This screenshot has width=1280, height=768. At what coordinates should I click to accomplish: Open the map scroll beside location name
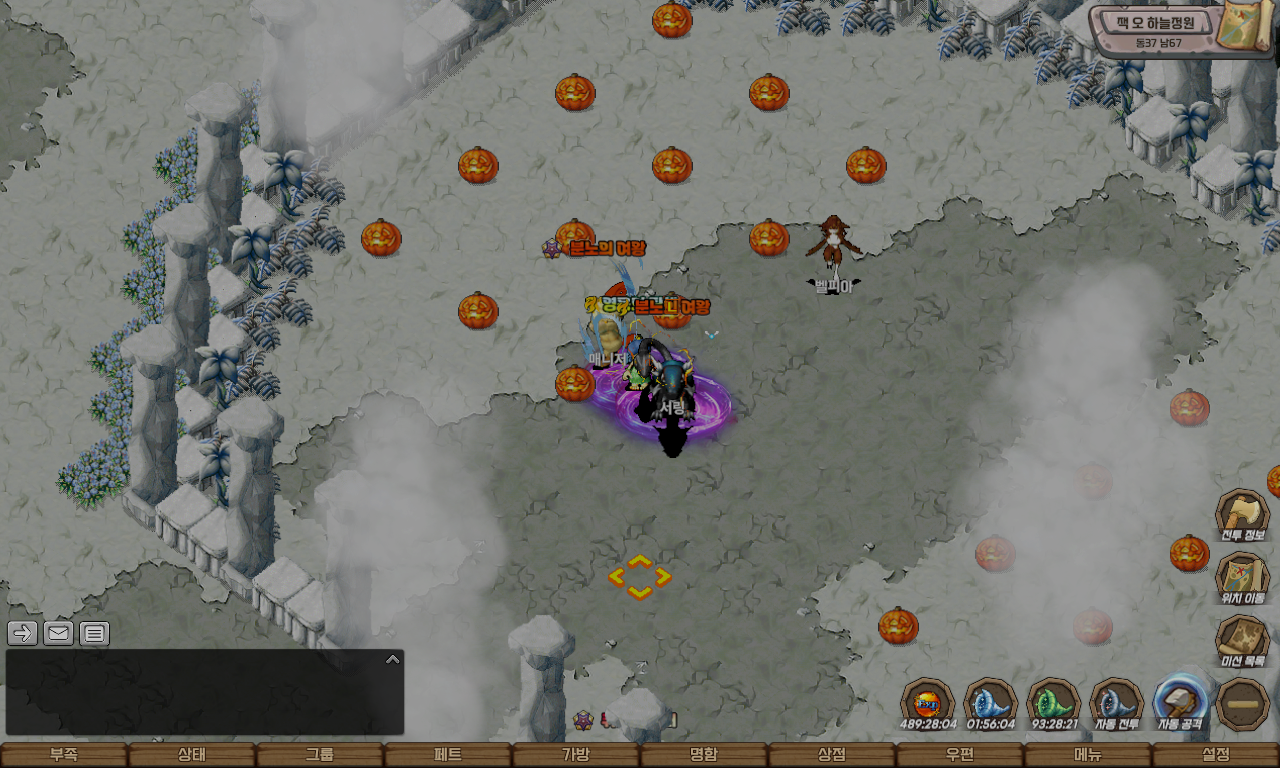point(1240,27)
